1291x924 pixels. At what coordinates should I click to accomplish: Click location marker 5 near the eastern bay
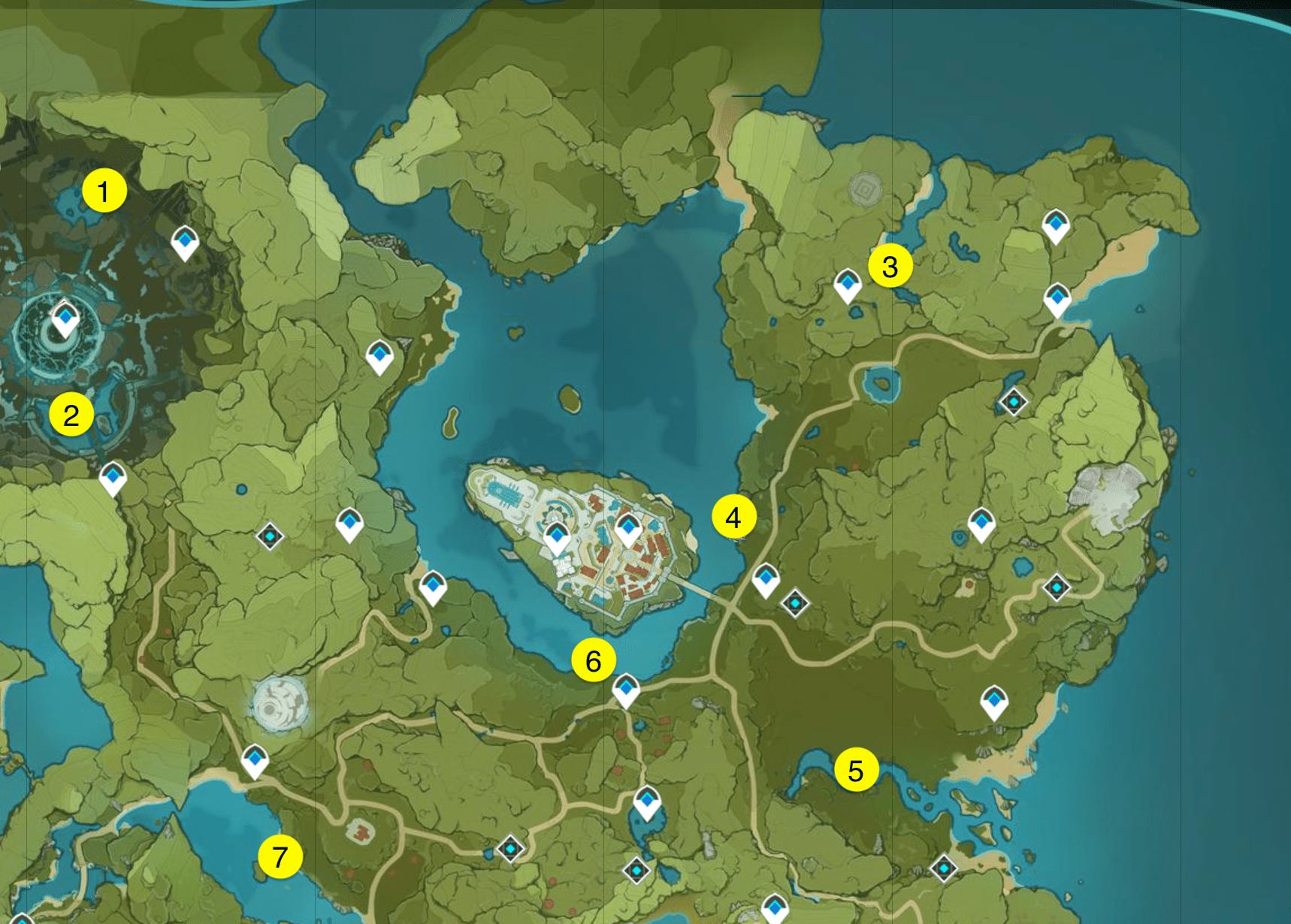(x=856, y=769)
